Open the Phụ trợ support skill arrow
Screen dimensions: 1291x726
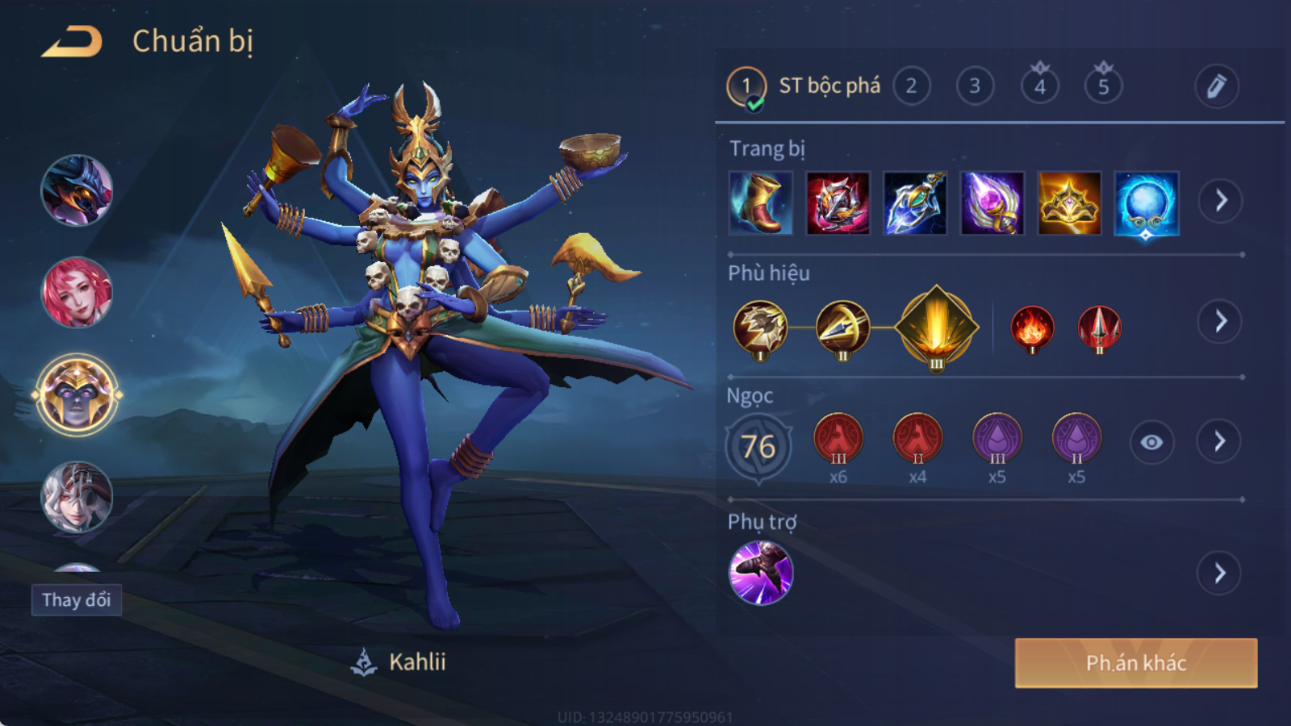[x=1219, y=573]
